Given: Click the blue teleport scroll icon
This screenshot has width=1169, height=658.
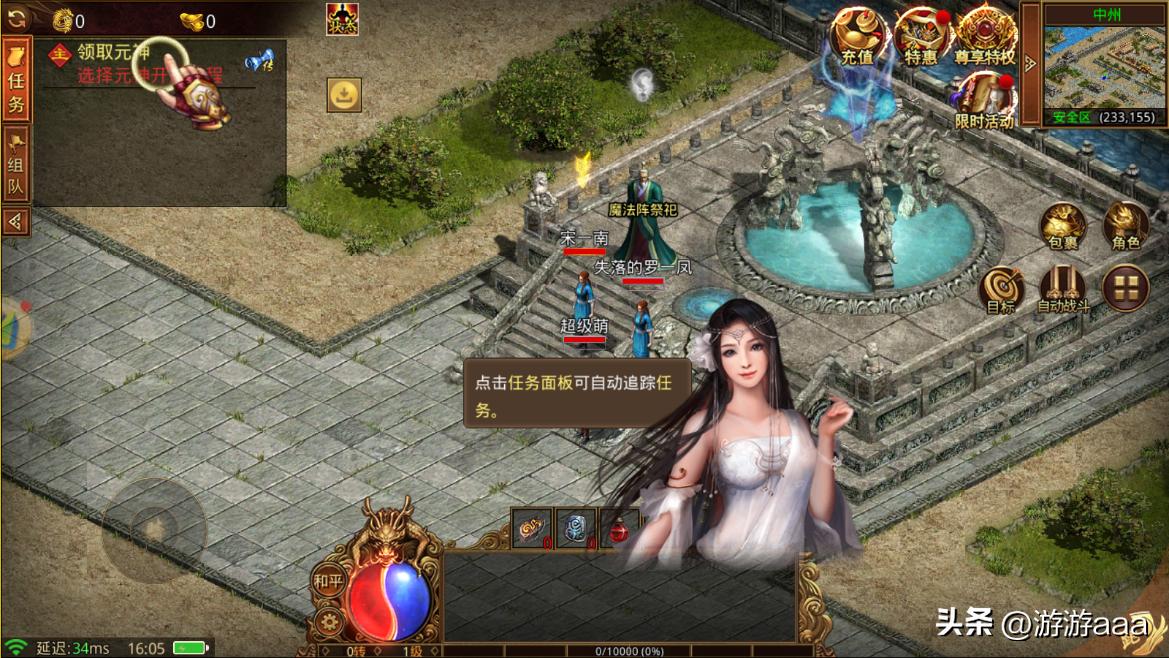Looking at the screenshot, I should [x=259, y=61].
